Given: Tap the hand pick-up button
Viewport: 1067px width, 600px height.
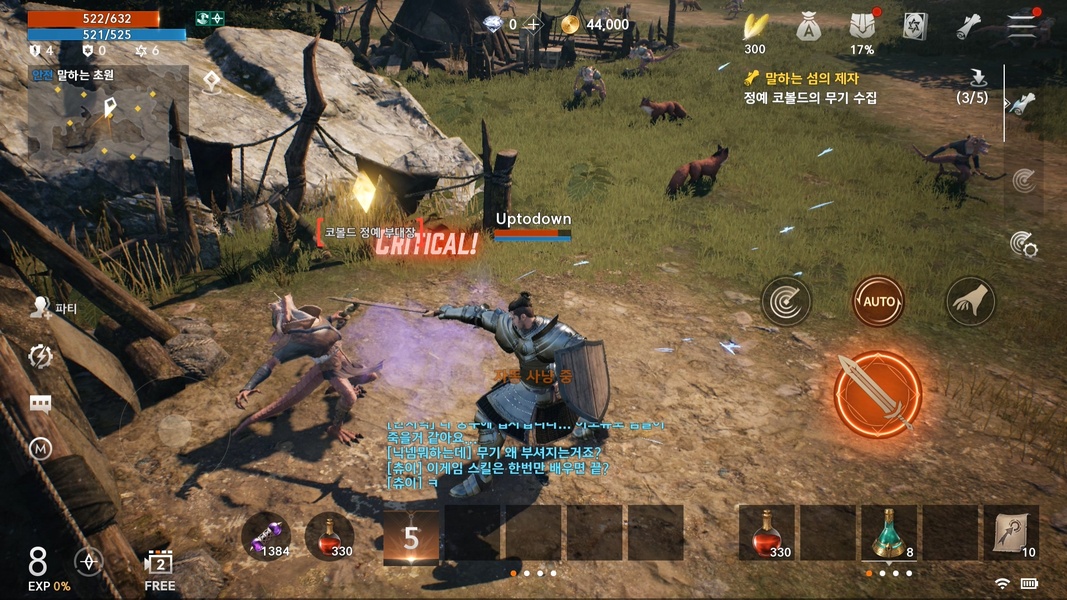Looking at the screenshot, I should (x=971, y=301).
